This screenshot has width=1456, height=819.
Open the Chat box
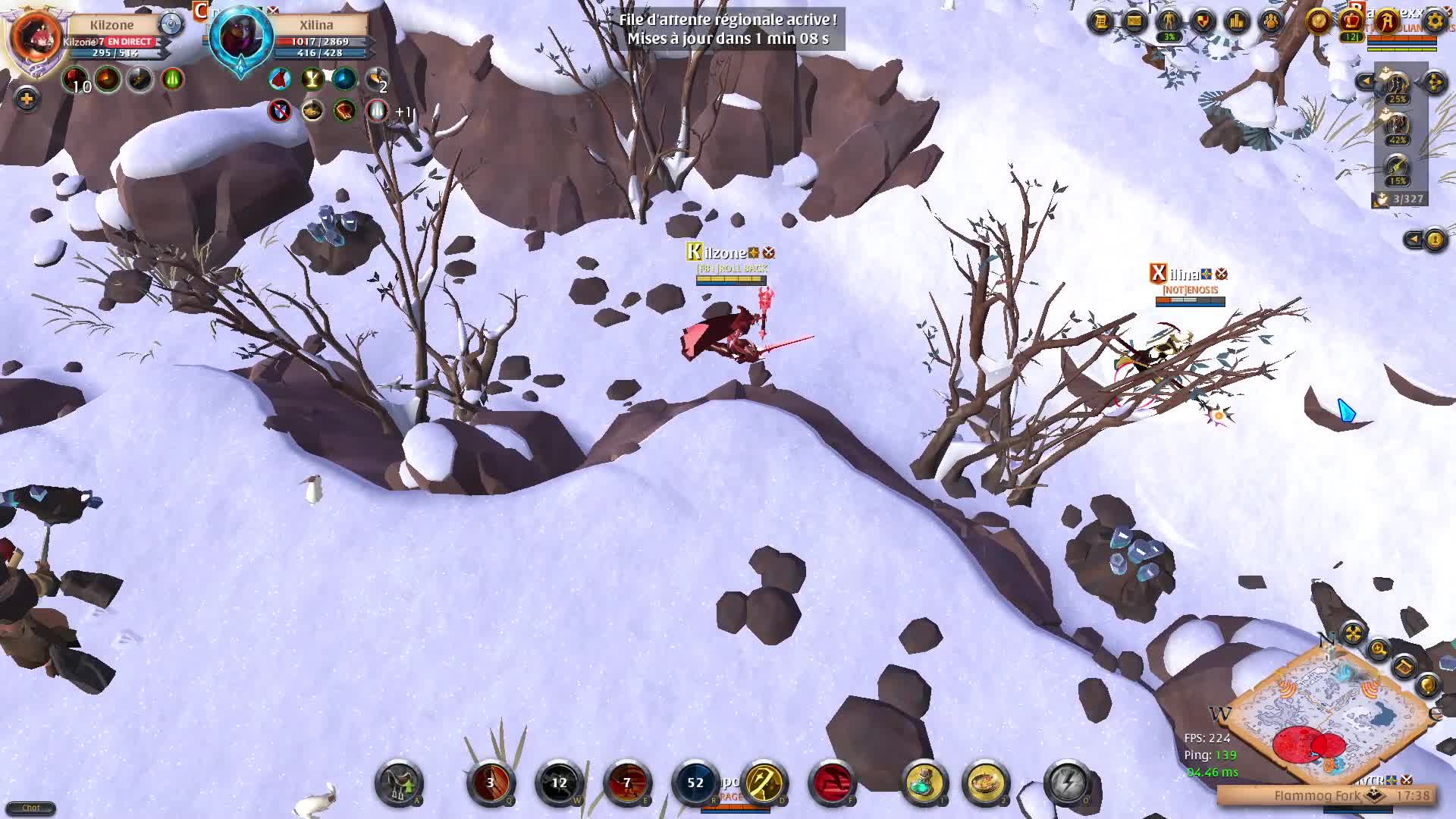click(x=30, y=808)
